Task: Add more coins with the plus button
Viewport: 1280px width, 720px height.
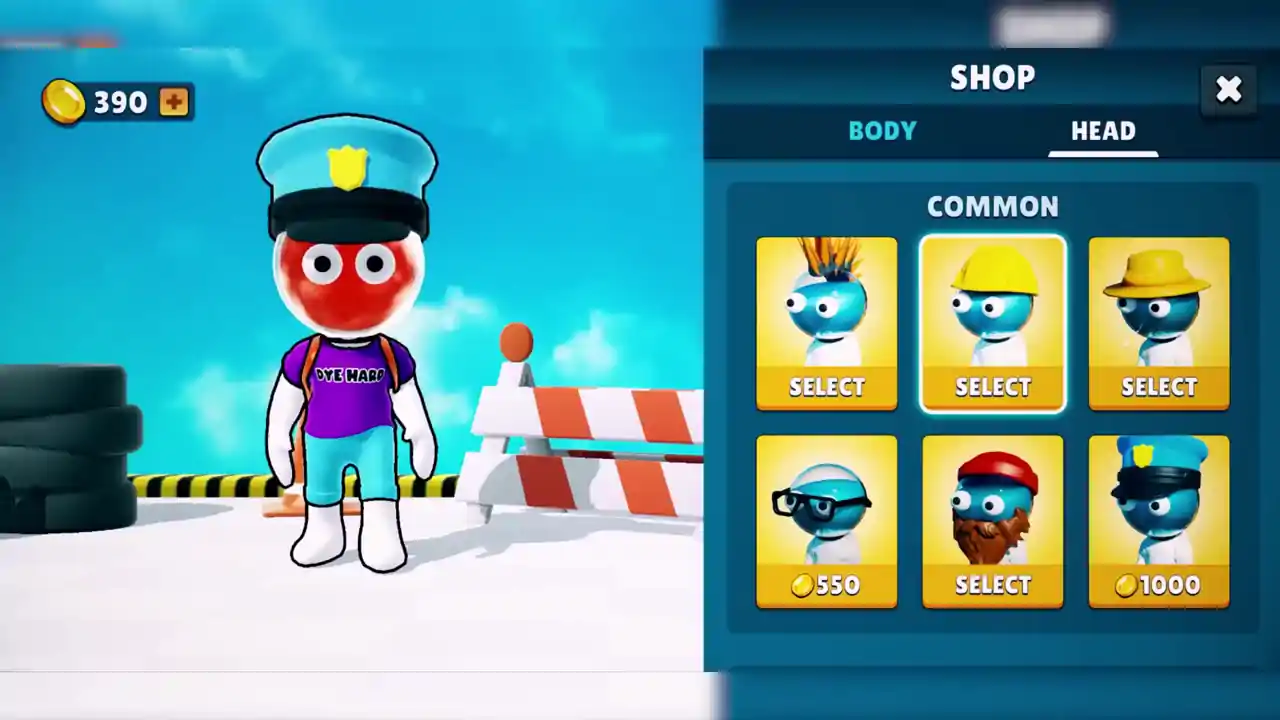Action: 174,102
